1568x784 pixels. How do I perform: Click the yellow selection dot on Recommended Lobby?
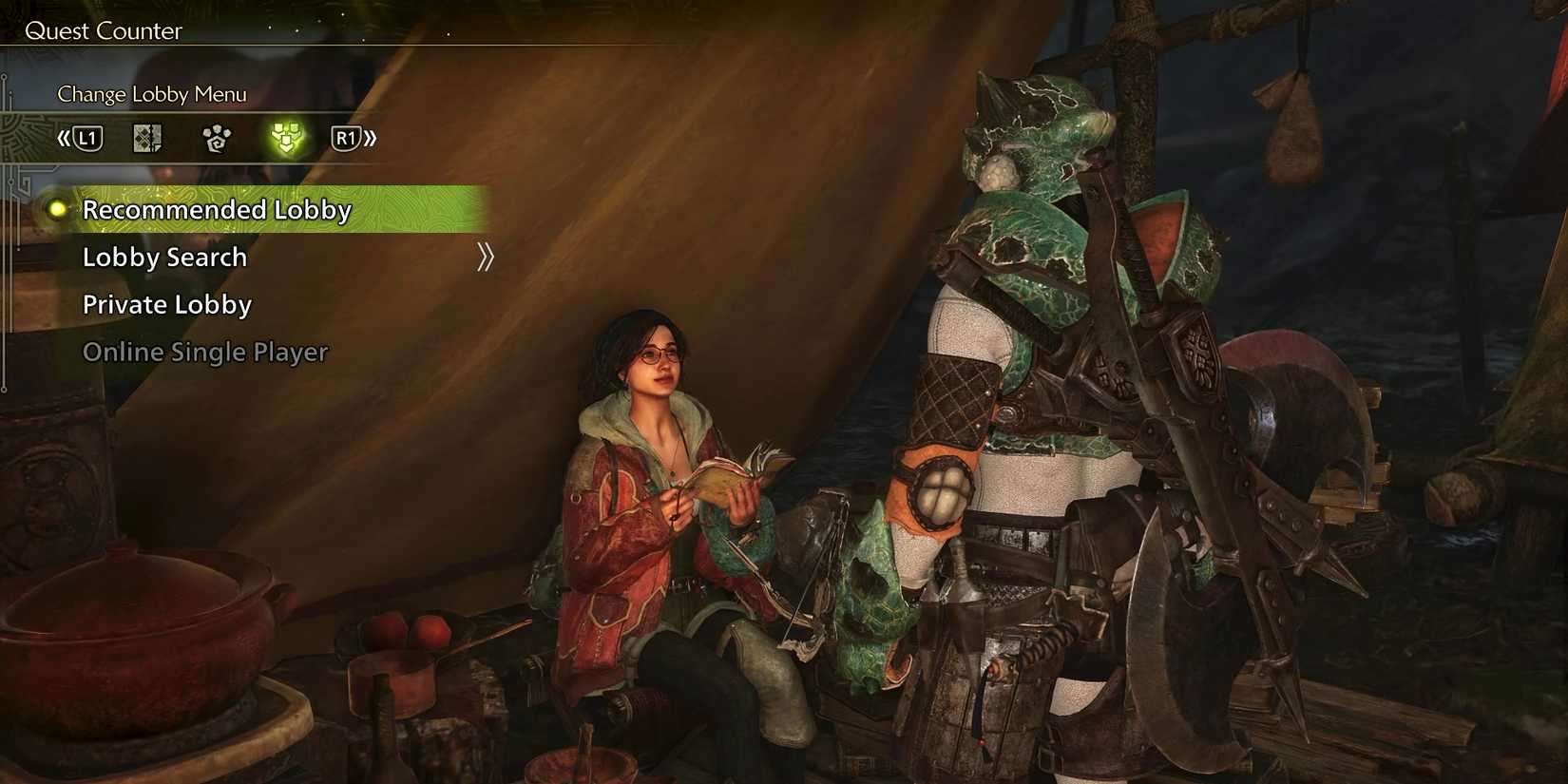[57, 210]
